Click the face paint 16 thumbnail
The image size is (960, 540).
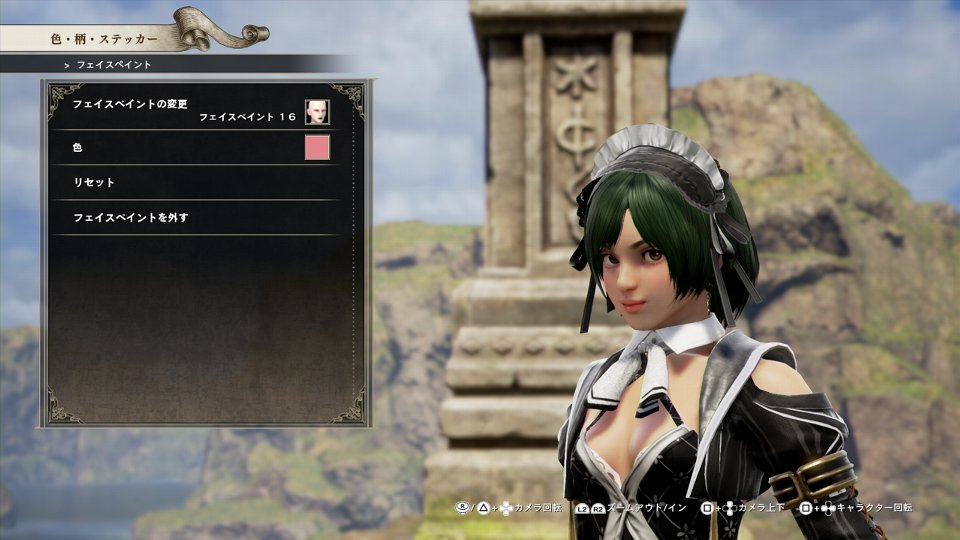click(x=317, y=112)
